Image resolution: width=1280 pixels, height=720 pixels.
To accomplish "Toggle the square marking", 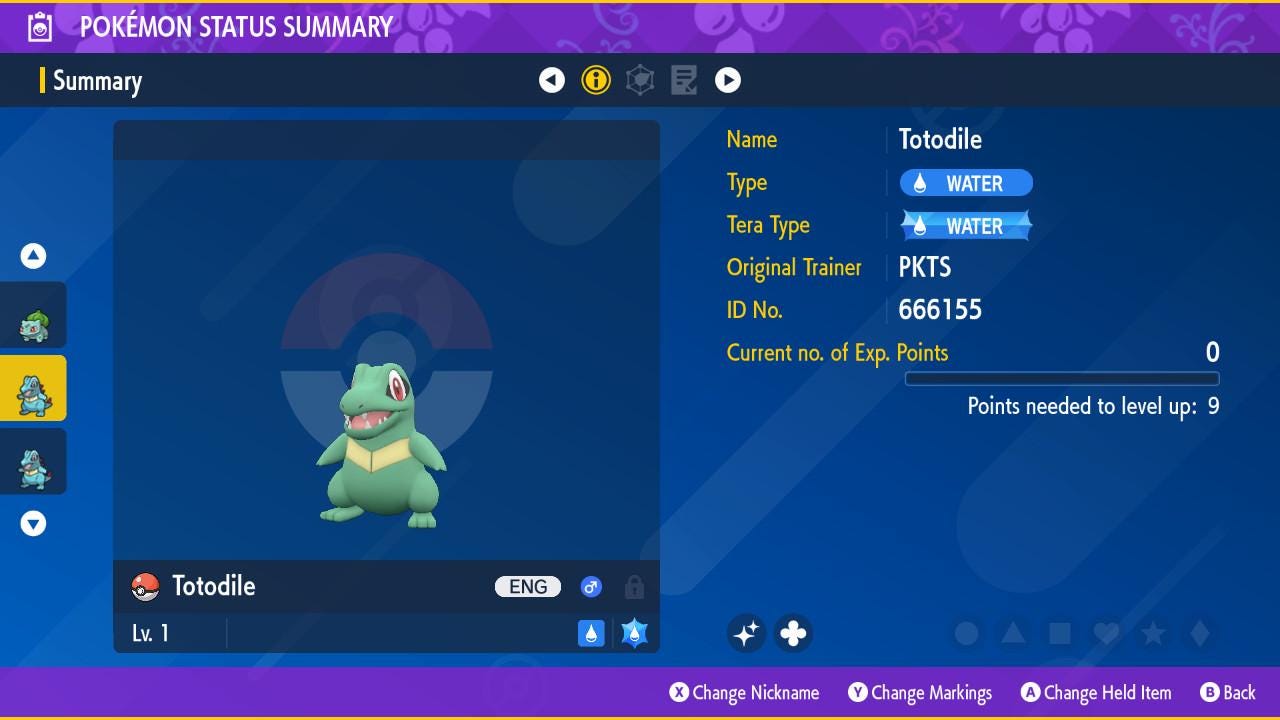I will (x=1060, y=633).
